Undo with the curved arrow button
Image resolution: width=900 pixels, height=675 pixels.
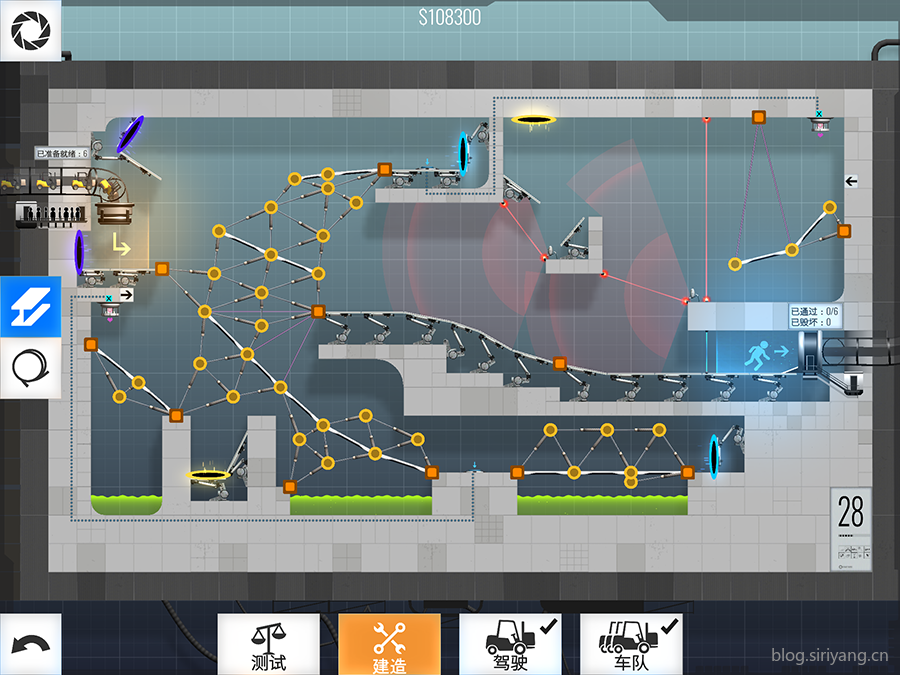click(x=31, y=644)
